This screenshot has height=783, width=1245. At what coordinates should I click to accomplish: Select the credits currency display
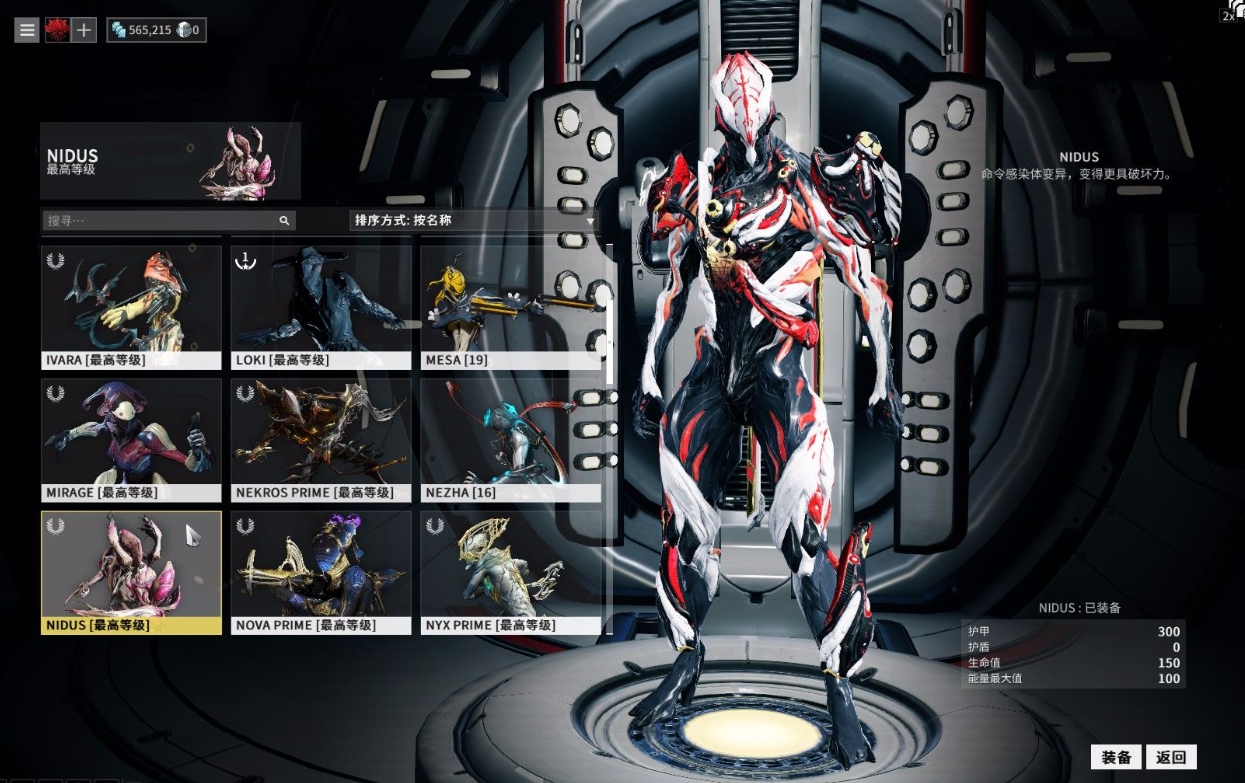141,30
